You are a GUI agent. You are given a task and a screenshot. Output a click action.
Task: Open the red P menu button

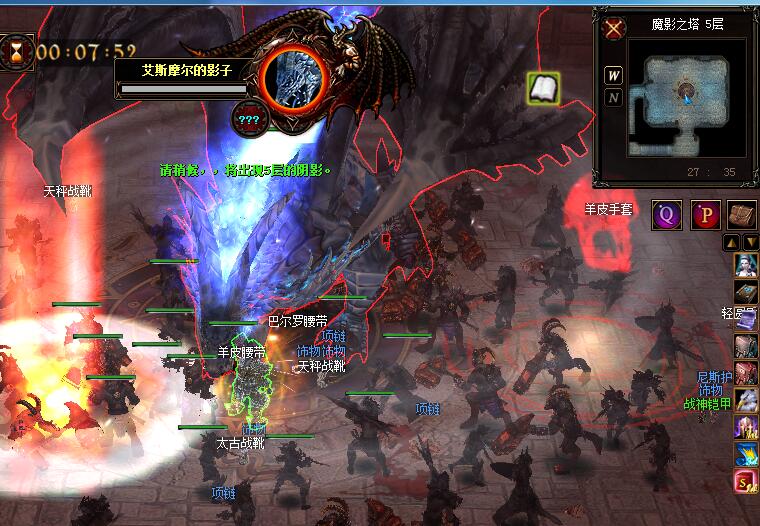click(707, 214)
